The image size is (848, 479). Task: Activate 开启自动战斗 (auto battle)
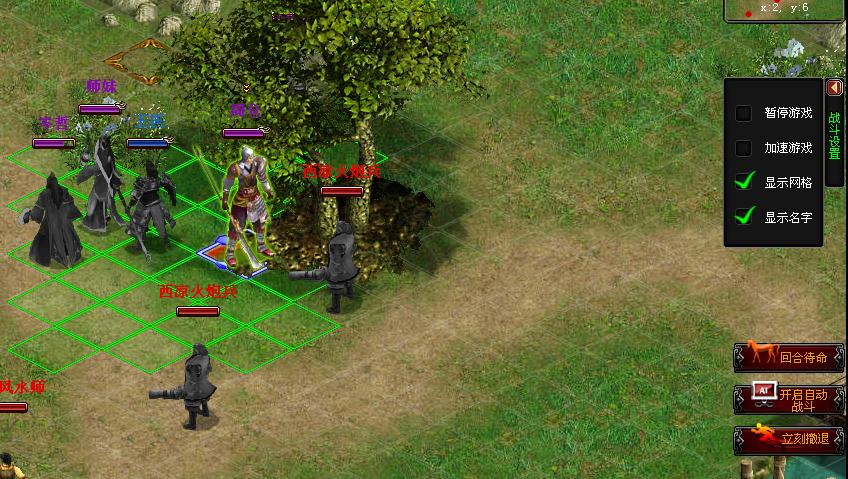tap(787, 399)
